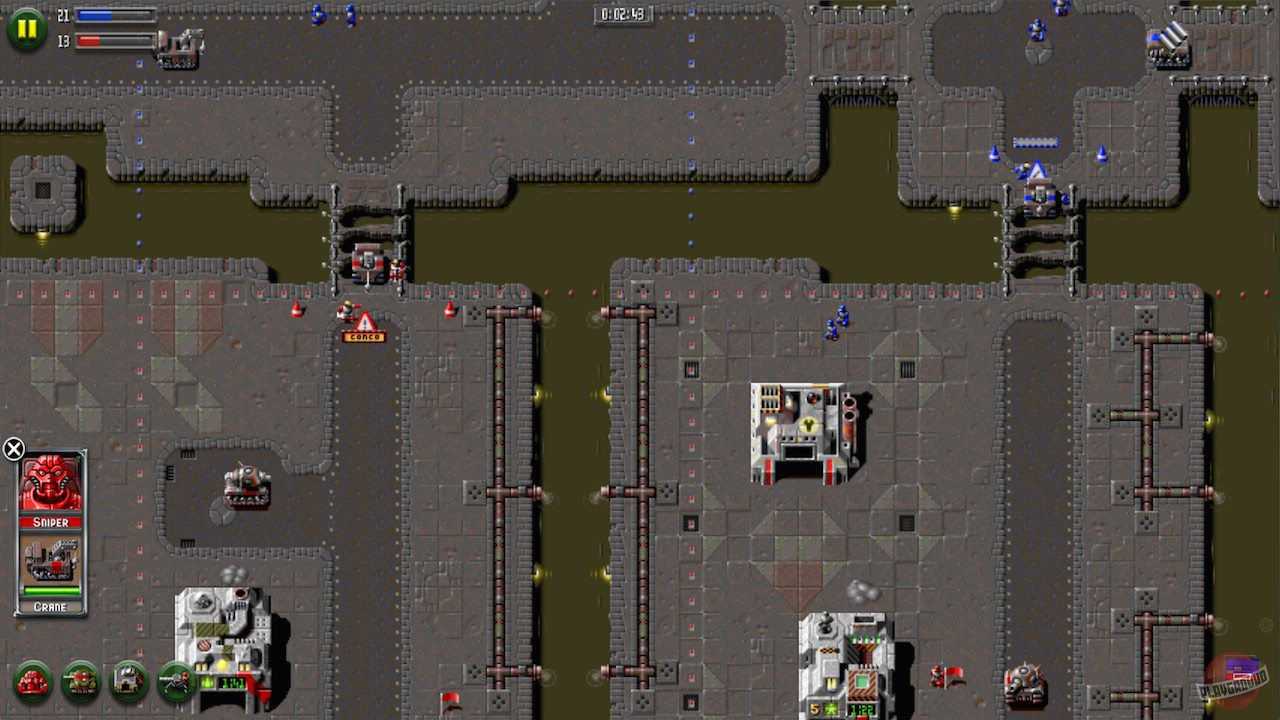Click the mission timer at top center

coord(621,14)
